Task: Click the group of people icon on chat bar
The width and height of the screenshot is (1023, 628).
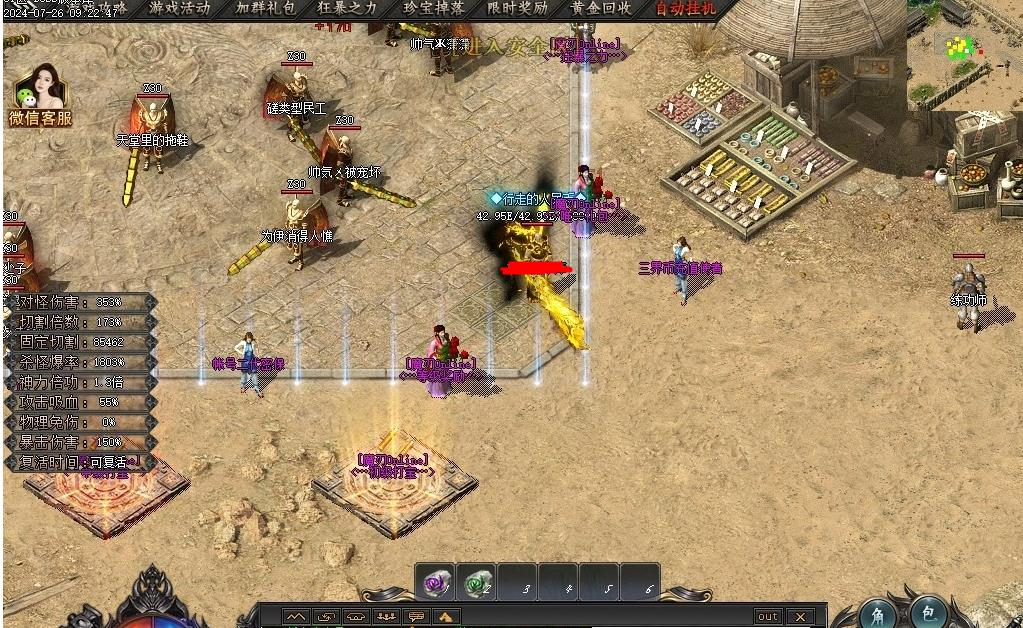Action: 386,617
